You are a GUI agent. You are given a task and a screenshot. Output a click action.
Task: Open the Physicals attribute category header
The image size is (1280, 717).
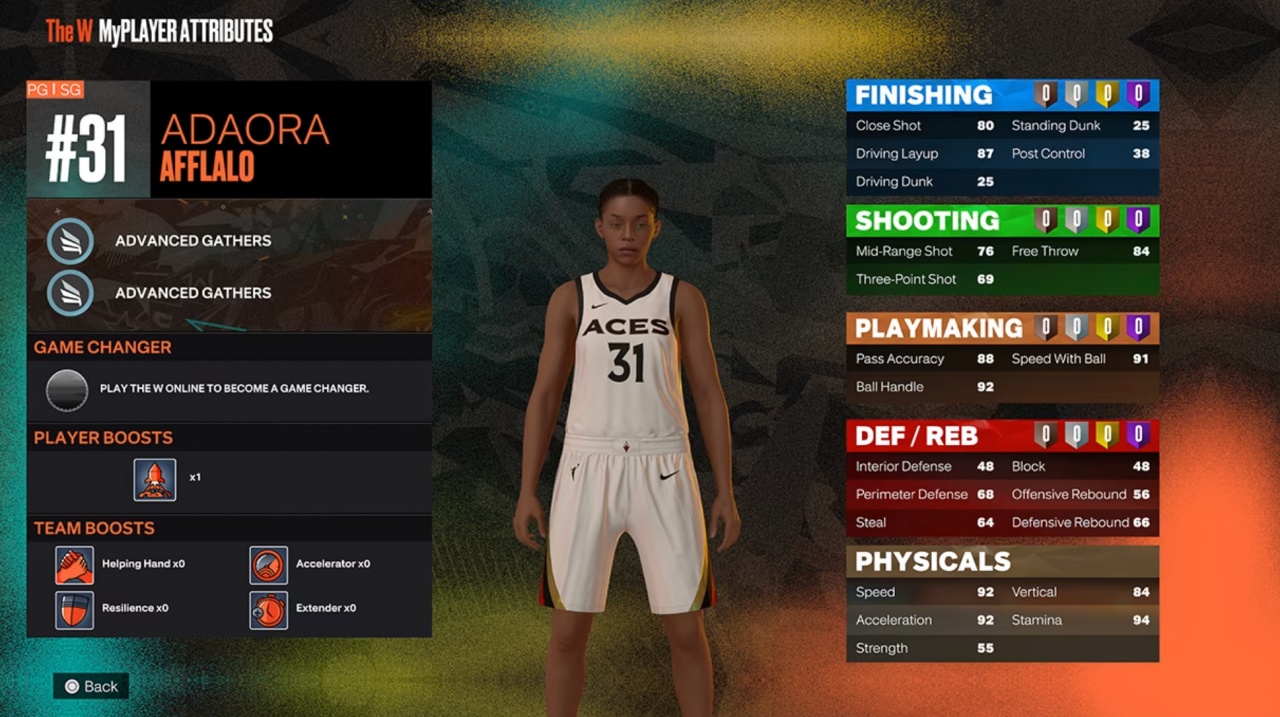click(932, 561)
